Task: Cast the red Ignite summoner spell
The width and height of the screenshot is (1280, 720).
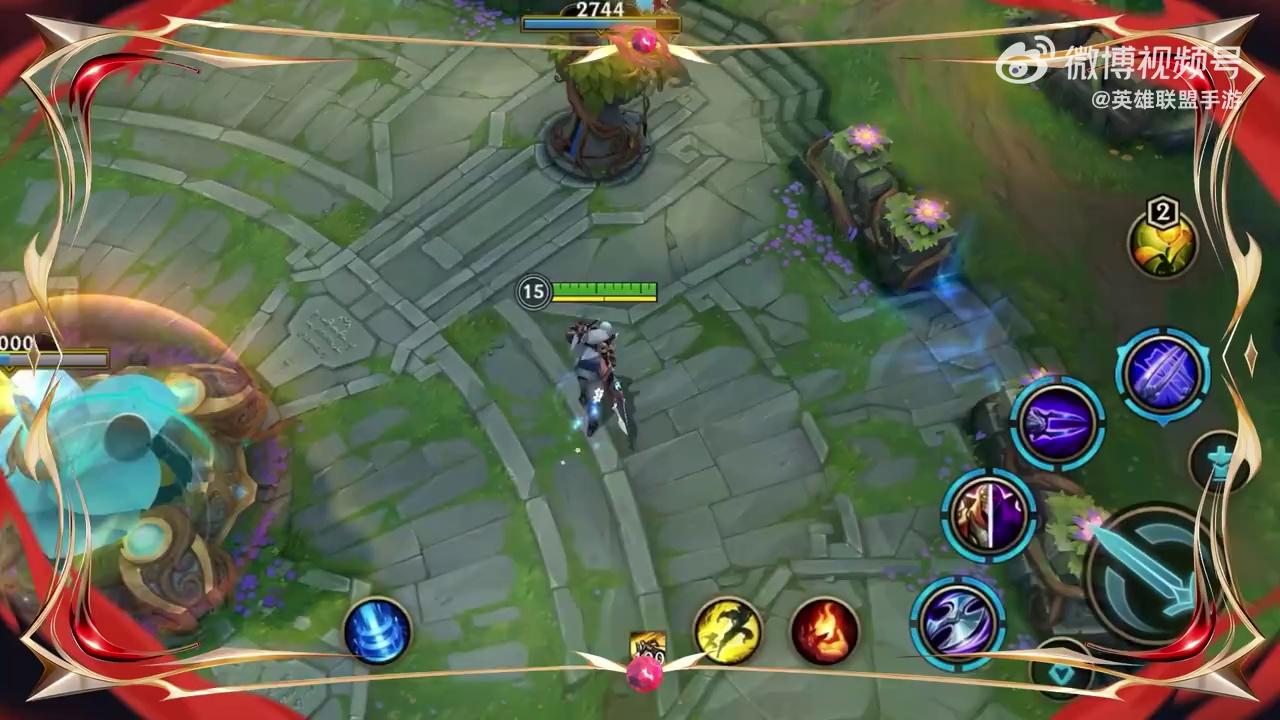Action: click(825, 631)
